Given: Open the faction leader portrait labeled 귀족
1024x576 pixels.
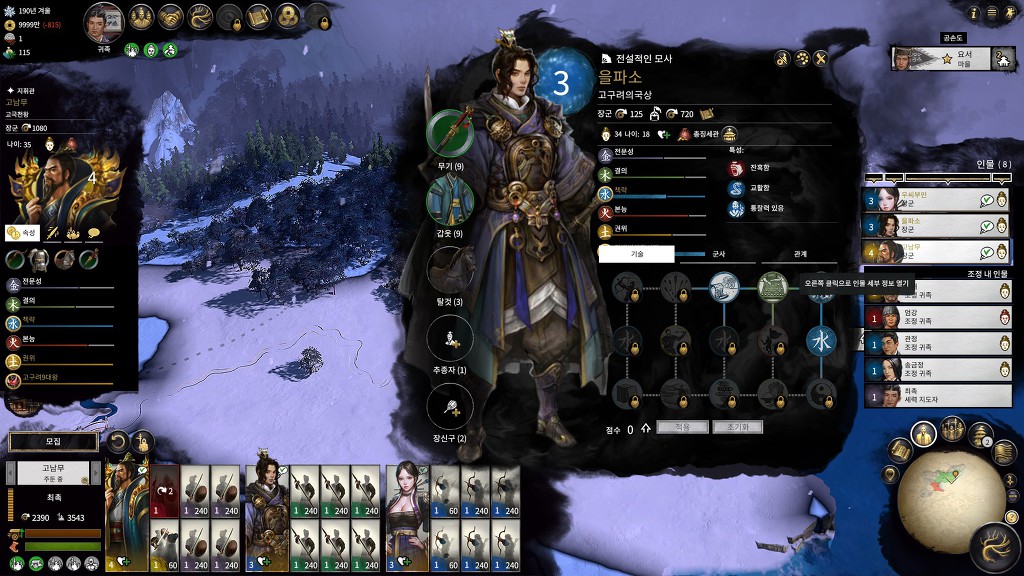Looking at the screenshot, I should click(104, 21).
